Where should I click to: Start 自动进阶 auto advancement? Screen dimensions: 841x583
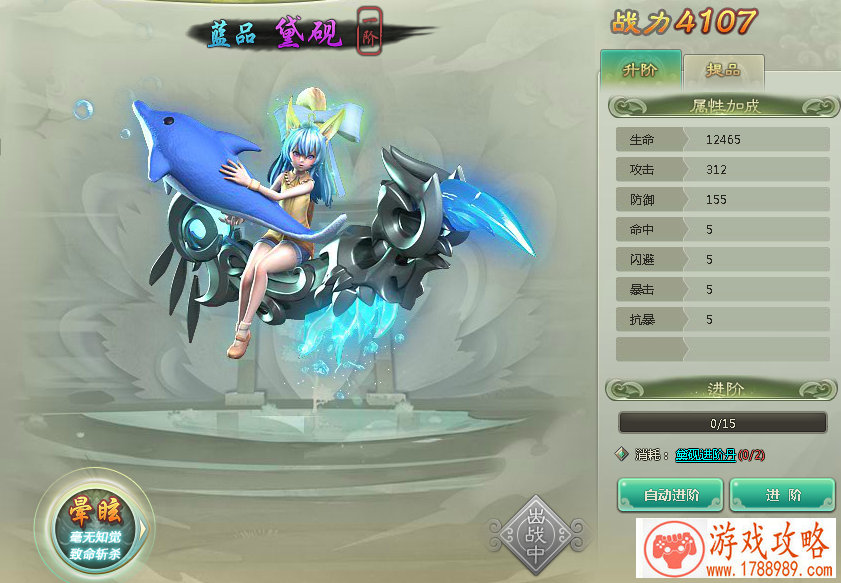click(x=670, y=495)
